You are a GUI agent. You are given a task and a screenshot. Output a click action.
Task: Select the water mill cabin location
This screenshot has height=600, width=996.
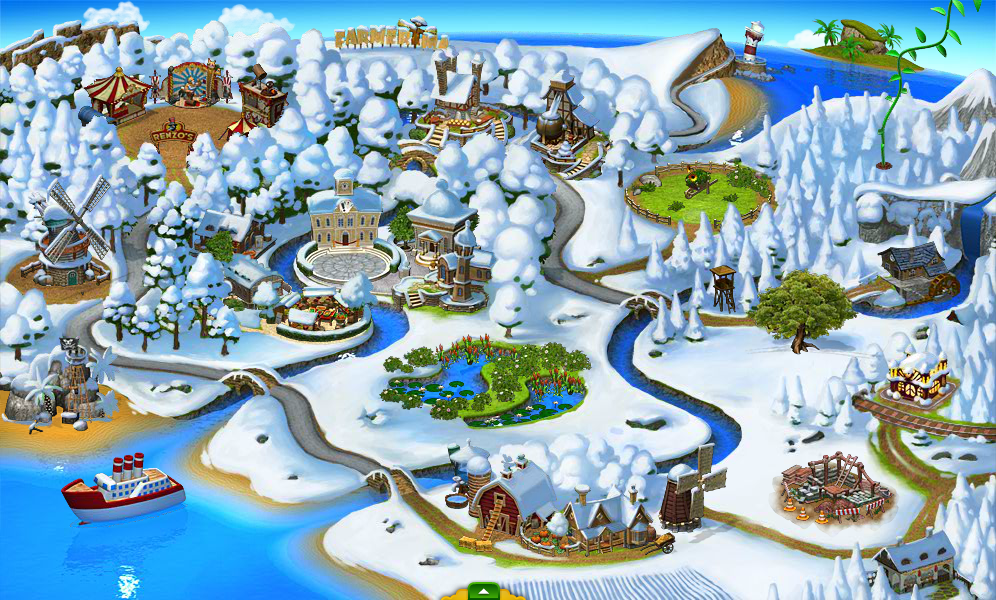[913, 269]
